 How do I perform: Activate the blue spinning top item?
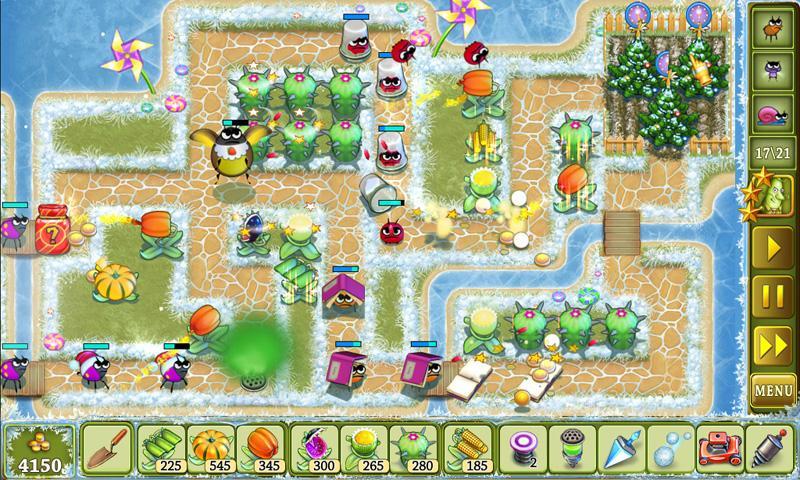click(x=620, y=448)
